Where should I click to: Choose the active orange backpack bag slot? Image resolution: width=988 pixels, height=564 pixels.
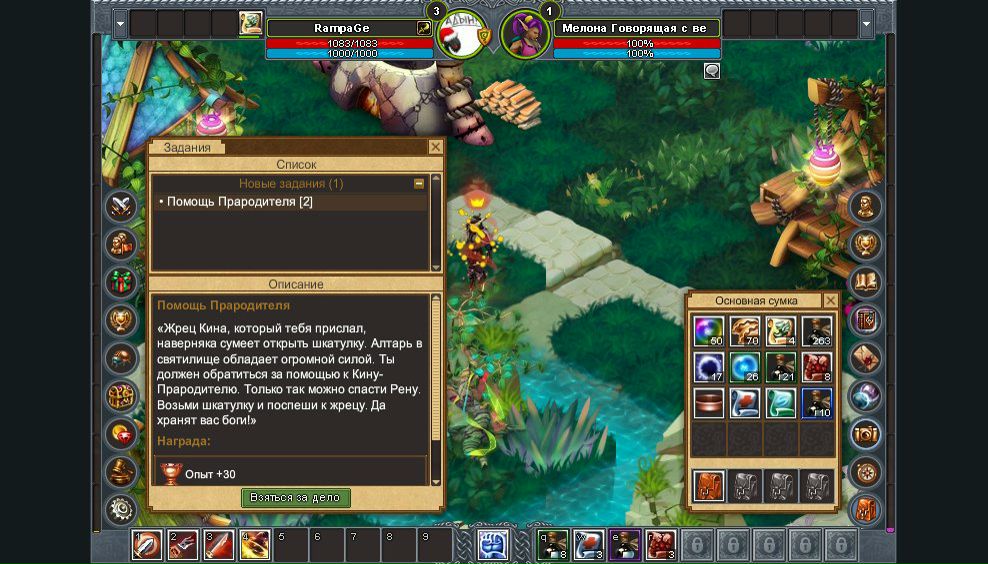click(x=709, y=486)
